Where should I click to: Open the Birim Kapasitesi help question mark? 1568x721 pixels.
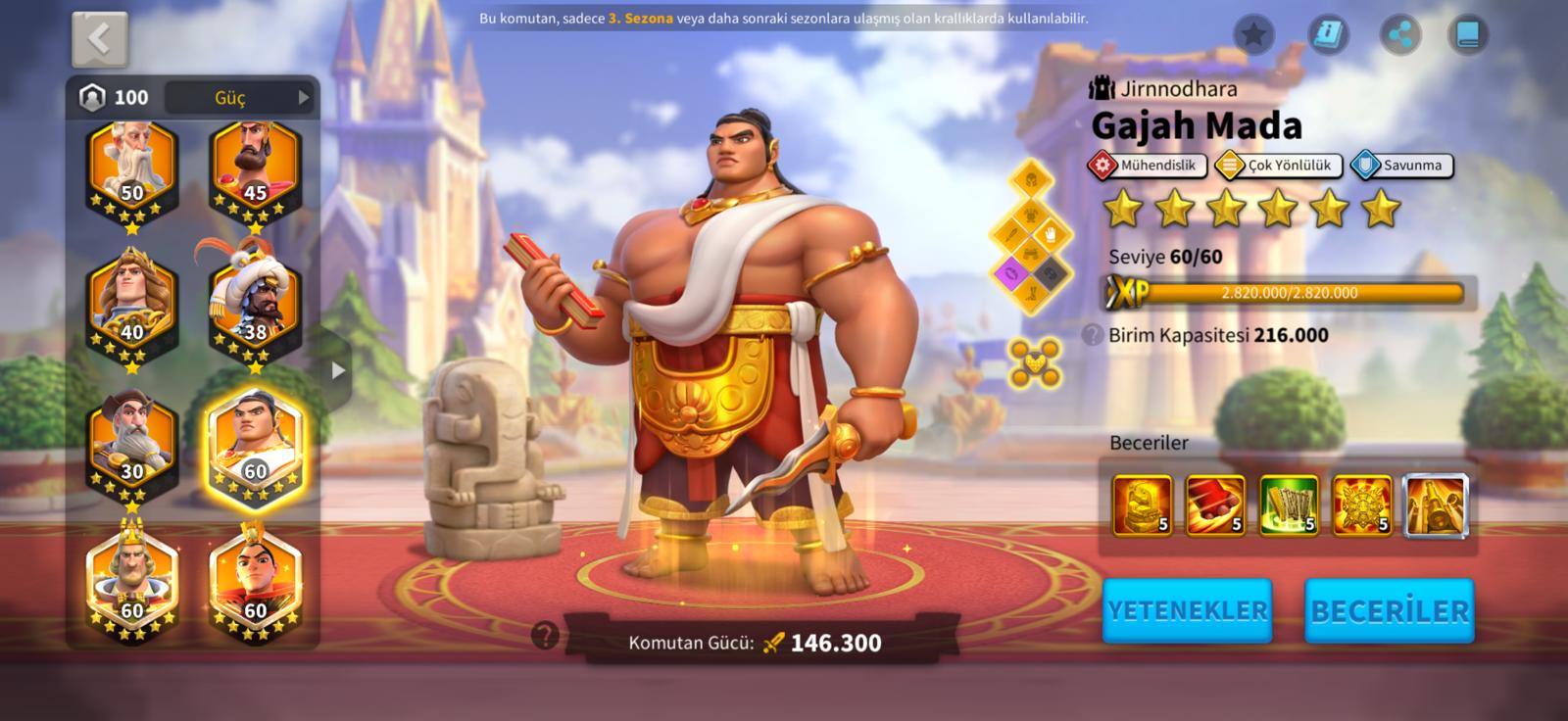(x=1093, y=335)
